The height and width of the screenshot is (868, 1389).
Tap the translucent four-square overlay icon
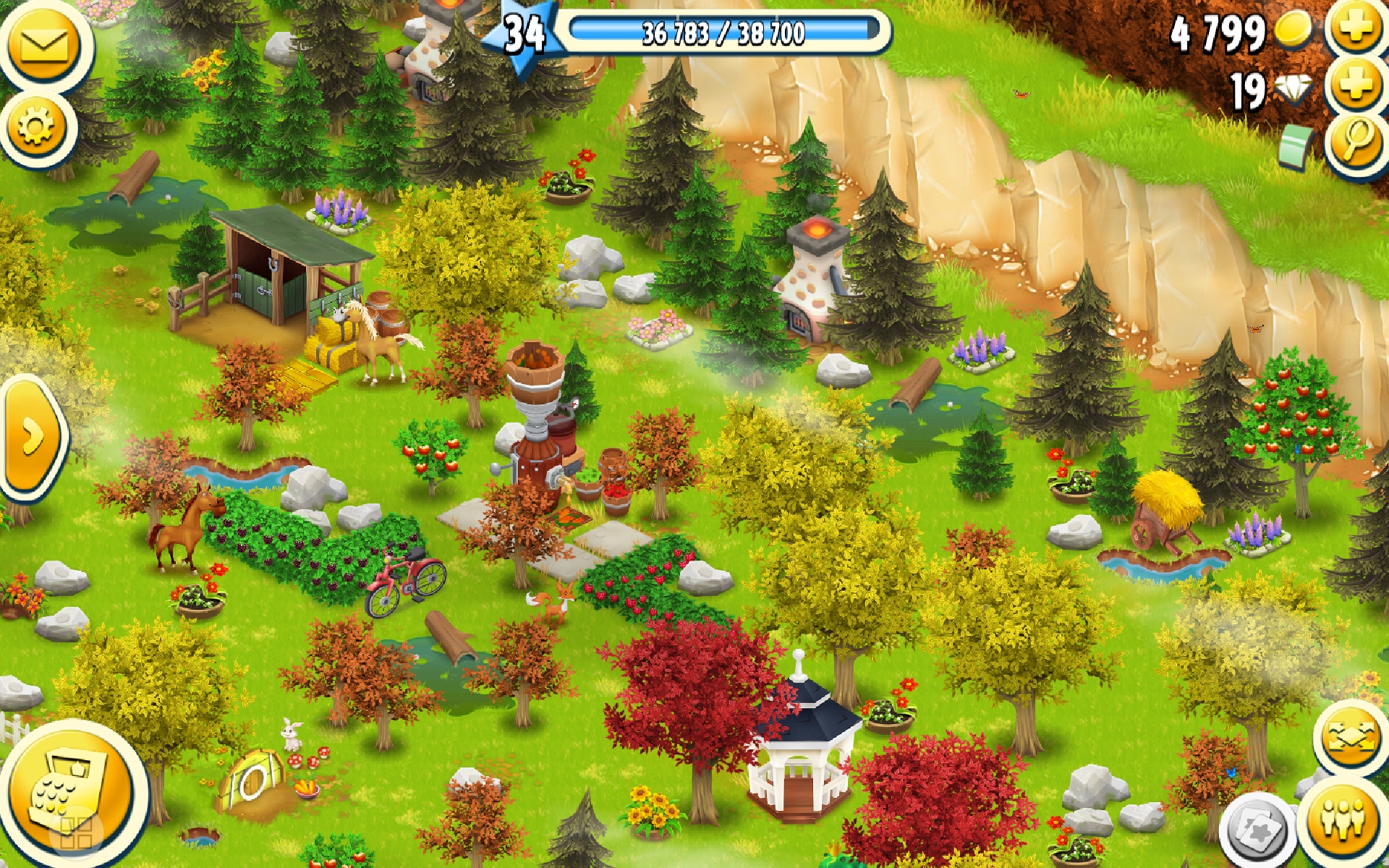click(75, 833)
